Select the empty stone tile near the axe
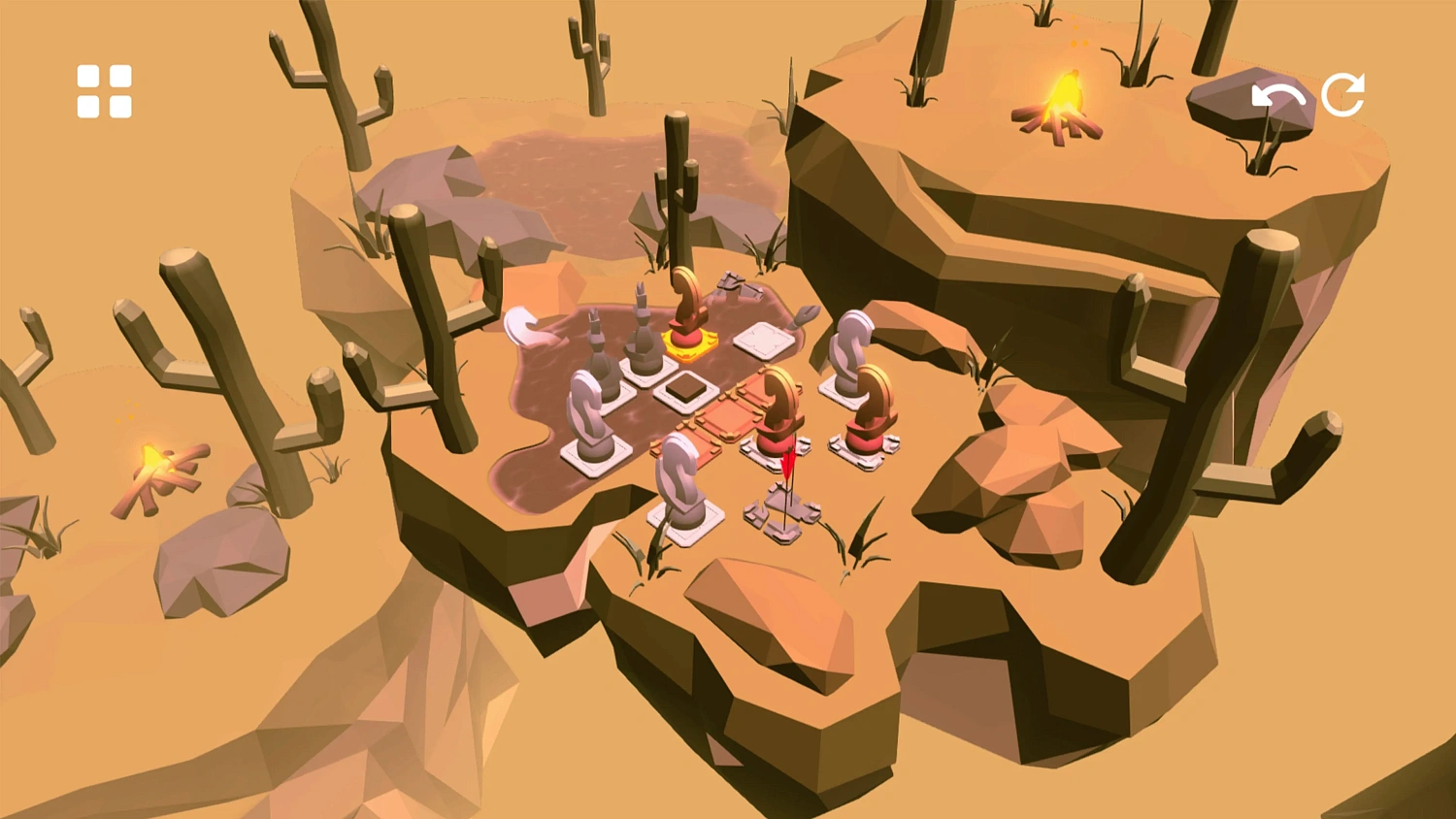 [762, 340]
